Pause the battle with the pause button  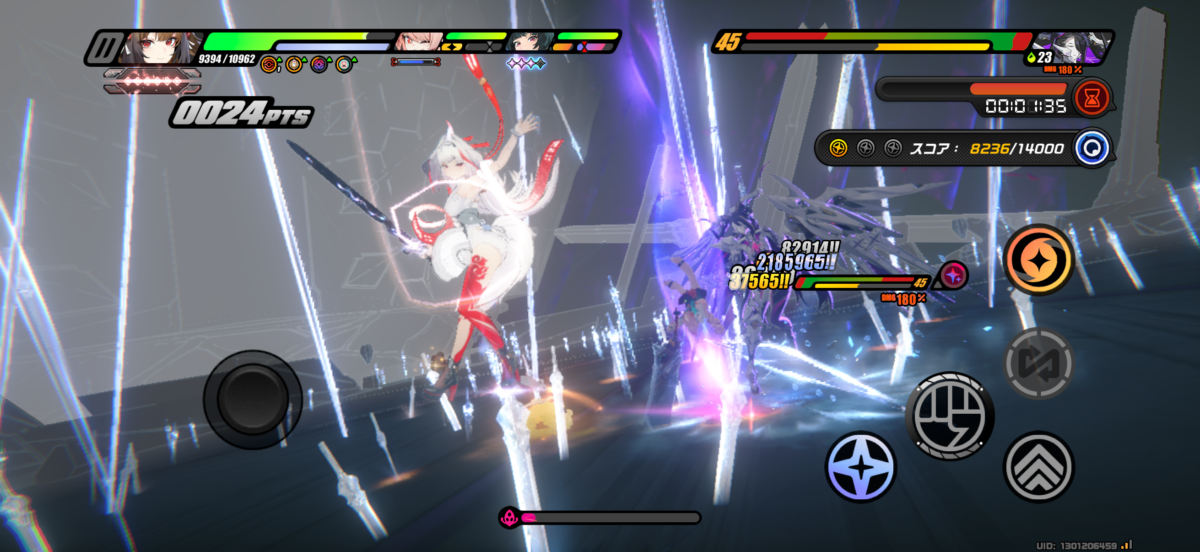[x=102, y=47]
